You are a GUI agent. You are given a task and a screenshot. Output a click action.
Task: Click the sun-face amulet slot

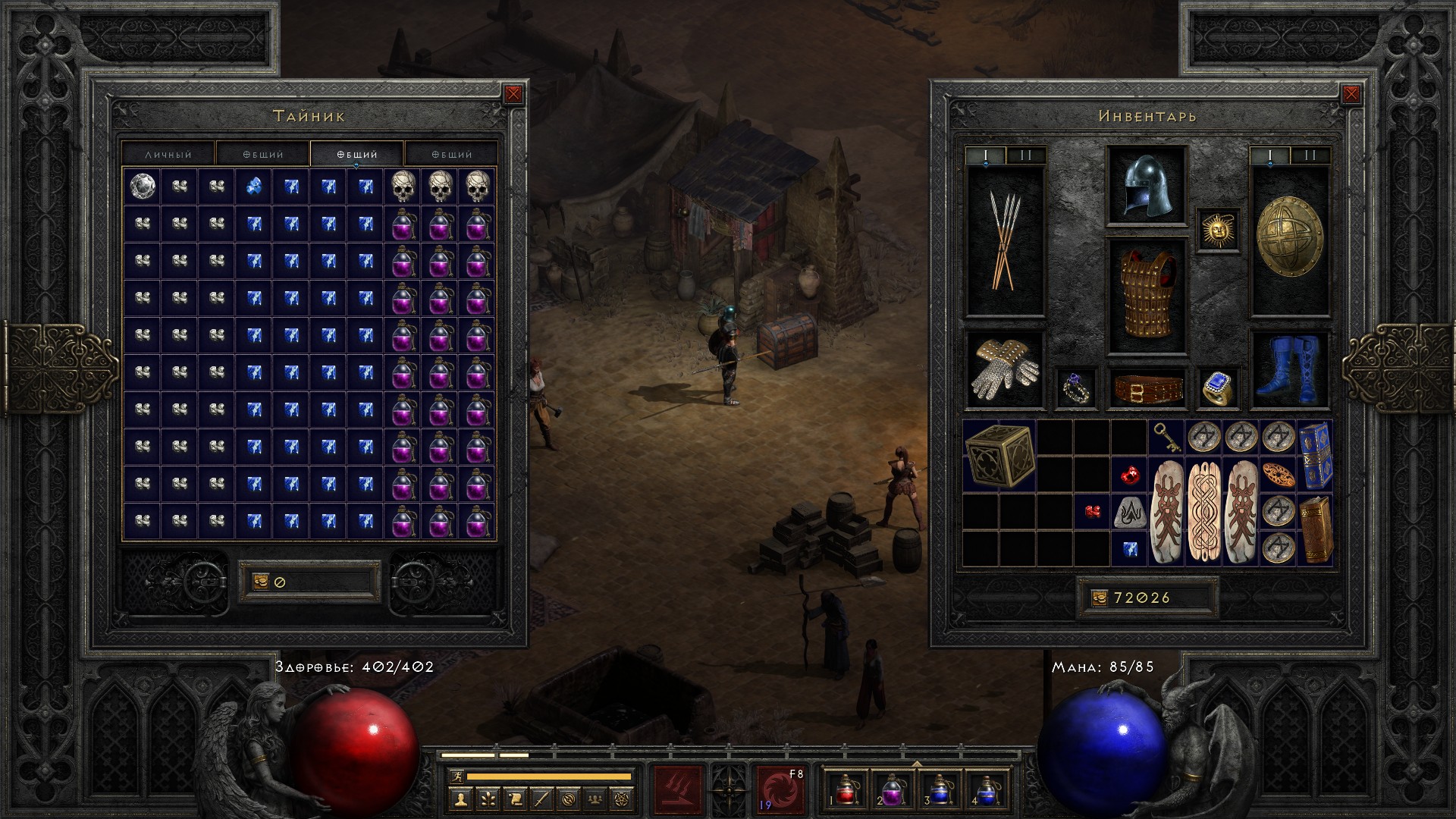pyautogui.click(x=1218, y=229)
